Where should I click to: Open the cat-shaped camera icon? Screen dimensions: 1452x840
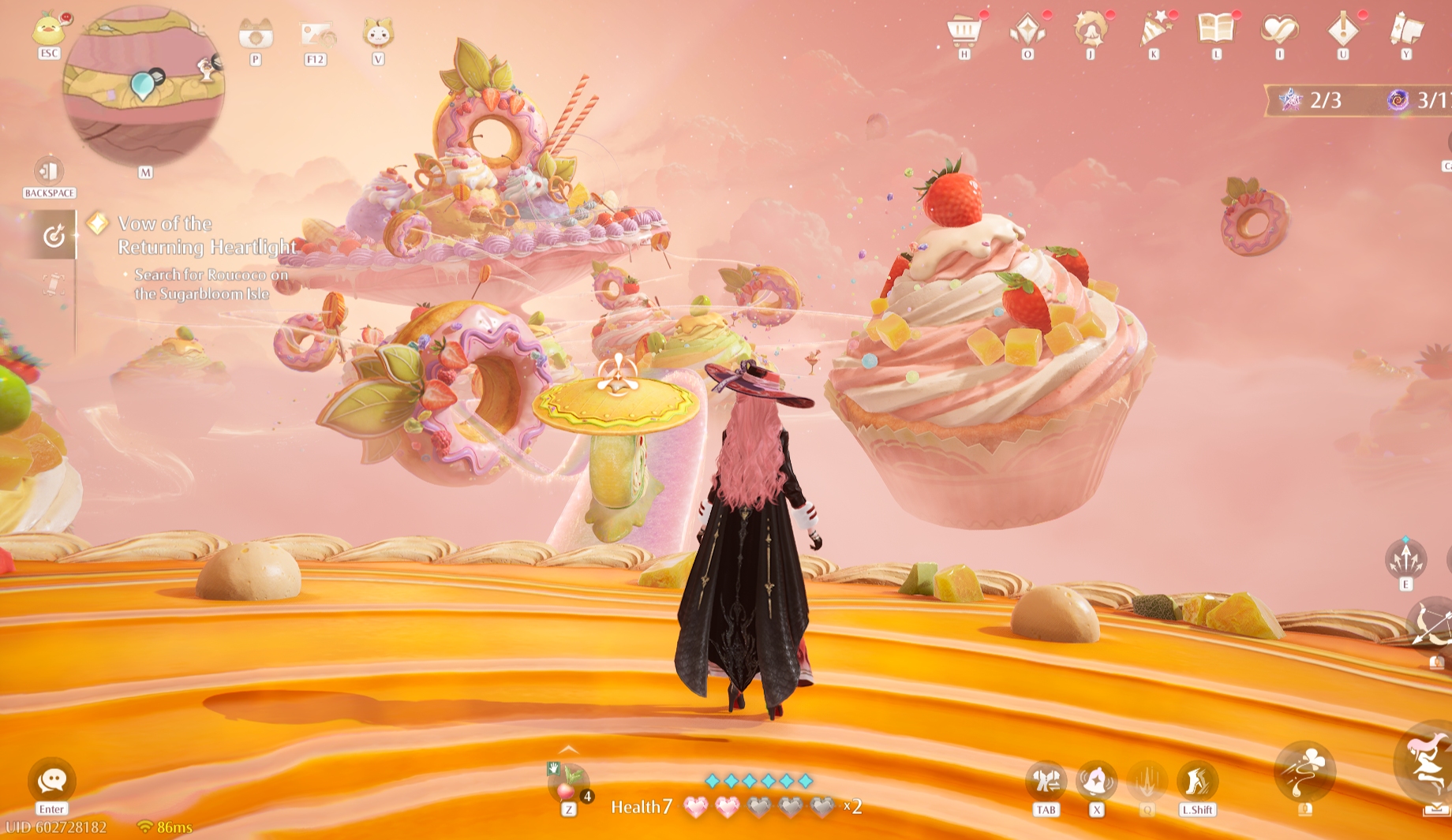[x=256, y=34]
